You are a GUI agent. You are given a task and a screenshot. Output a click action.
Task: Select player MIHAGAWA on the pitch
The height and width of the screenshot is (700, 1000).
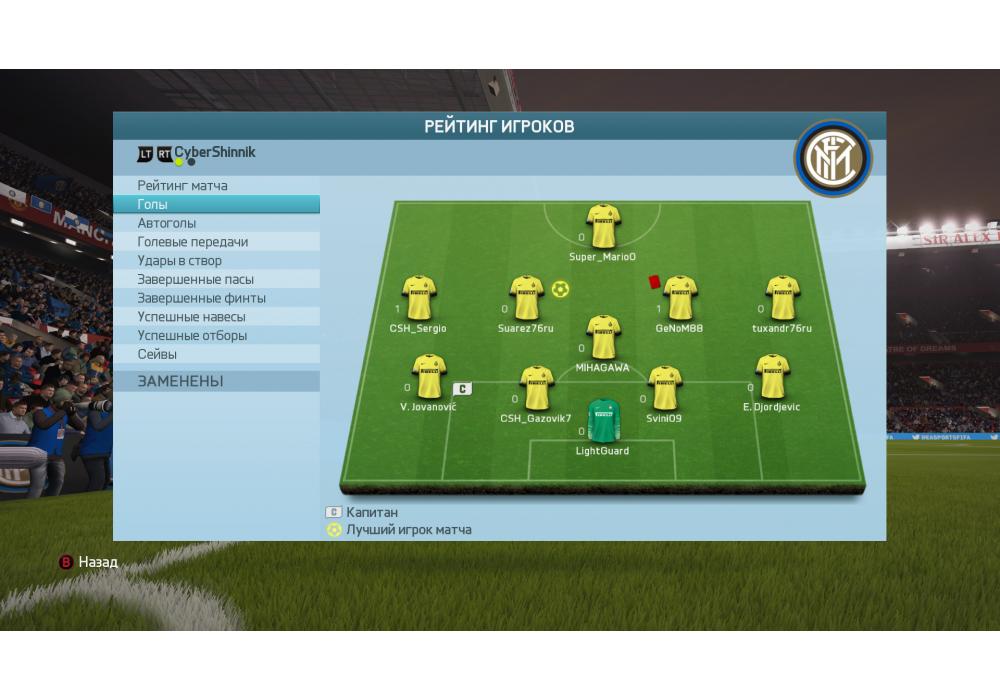(x=602, y=337)
